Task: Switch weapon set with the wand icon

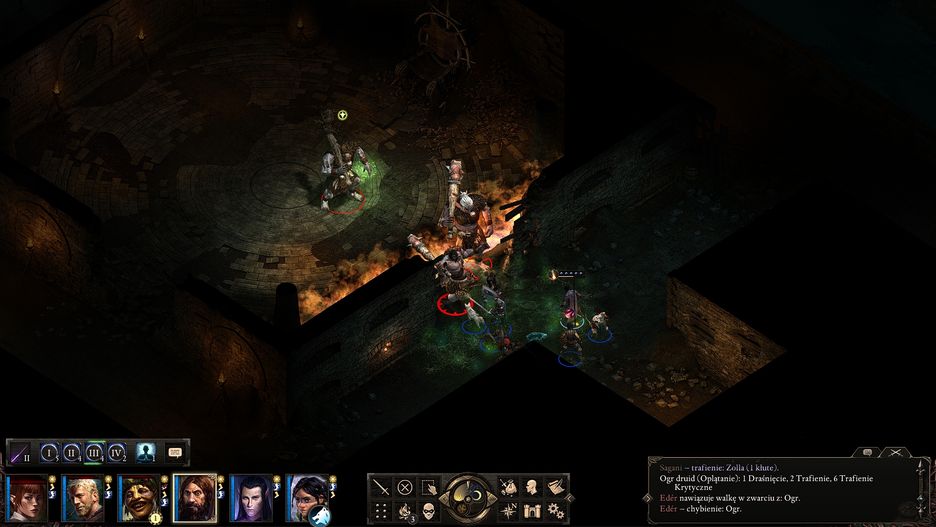Action: click(20, 452)
